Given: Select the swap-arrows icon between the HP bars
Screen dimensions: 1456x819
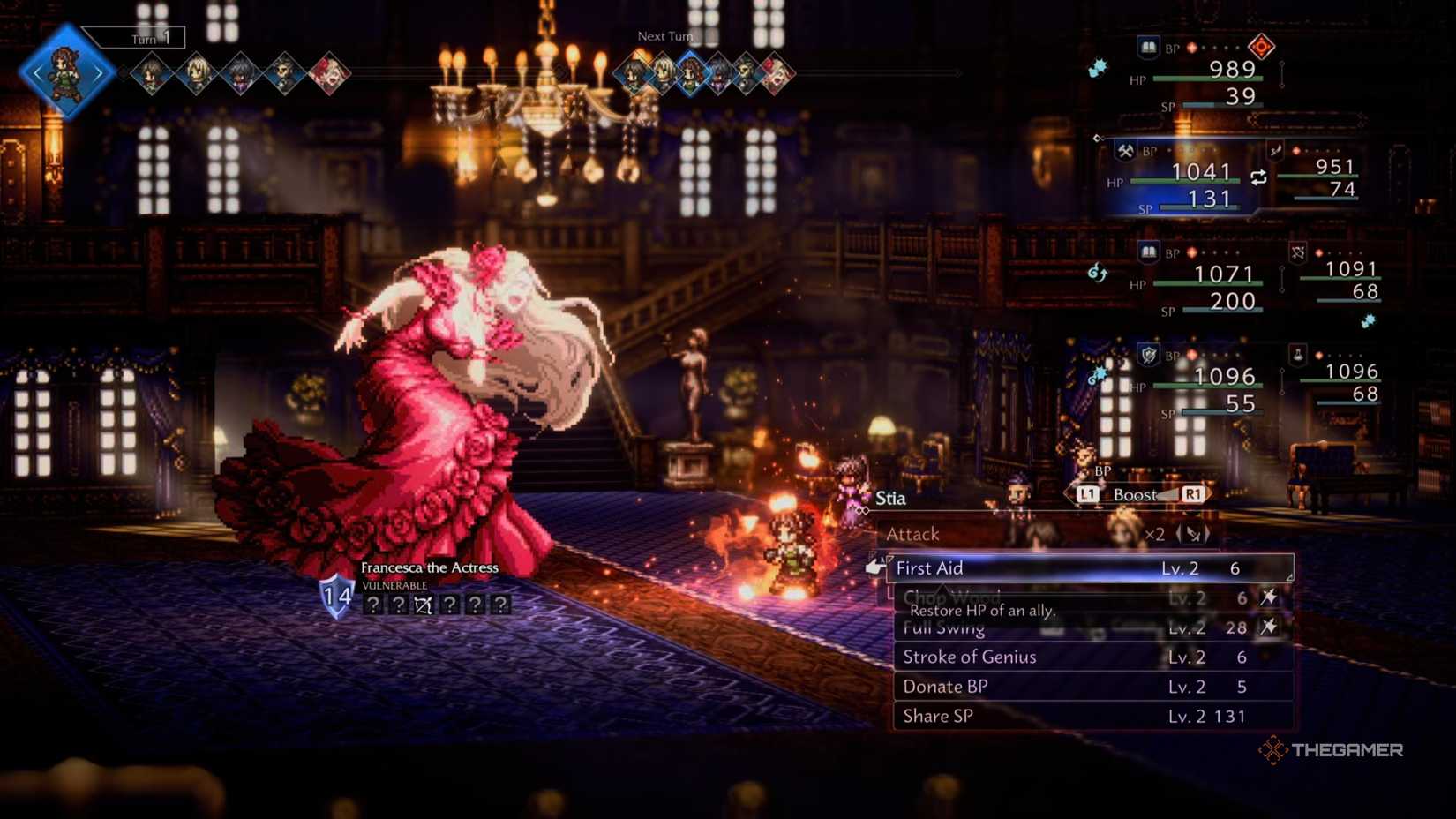Looking at the screenshot, I should (1258, 177).
